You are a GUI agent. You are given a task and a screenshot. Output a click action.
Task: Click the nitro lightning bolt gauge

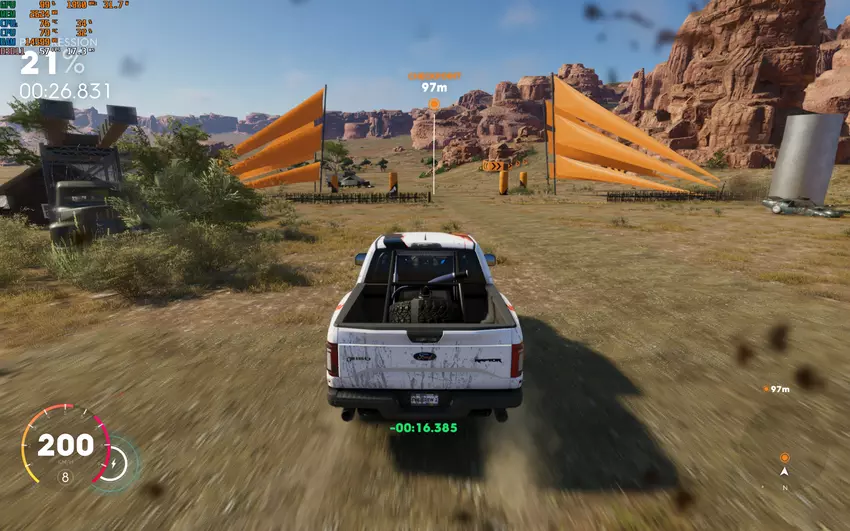point(116,462)
